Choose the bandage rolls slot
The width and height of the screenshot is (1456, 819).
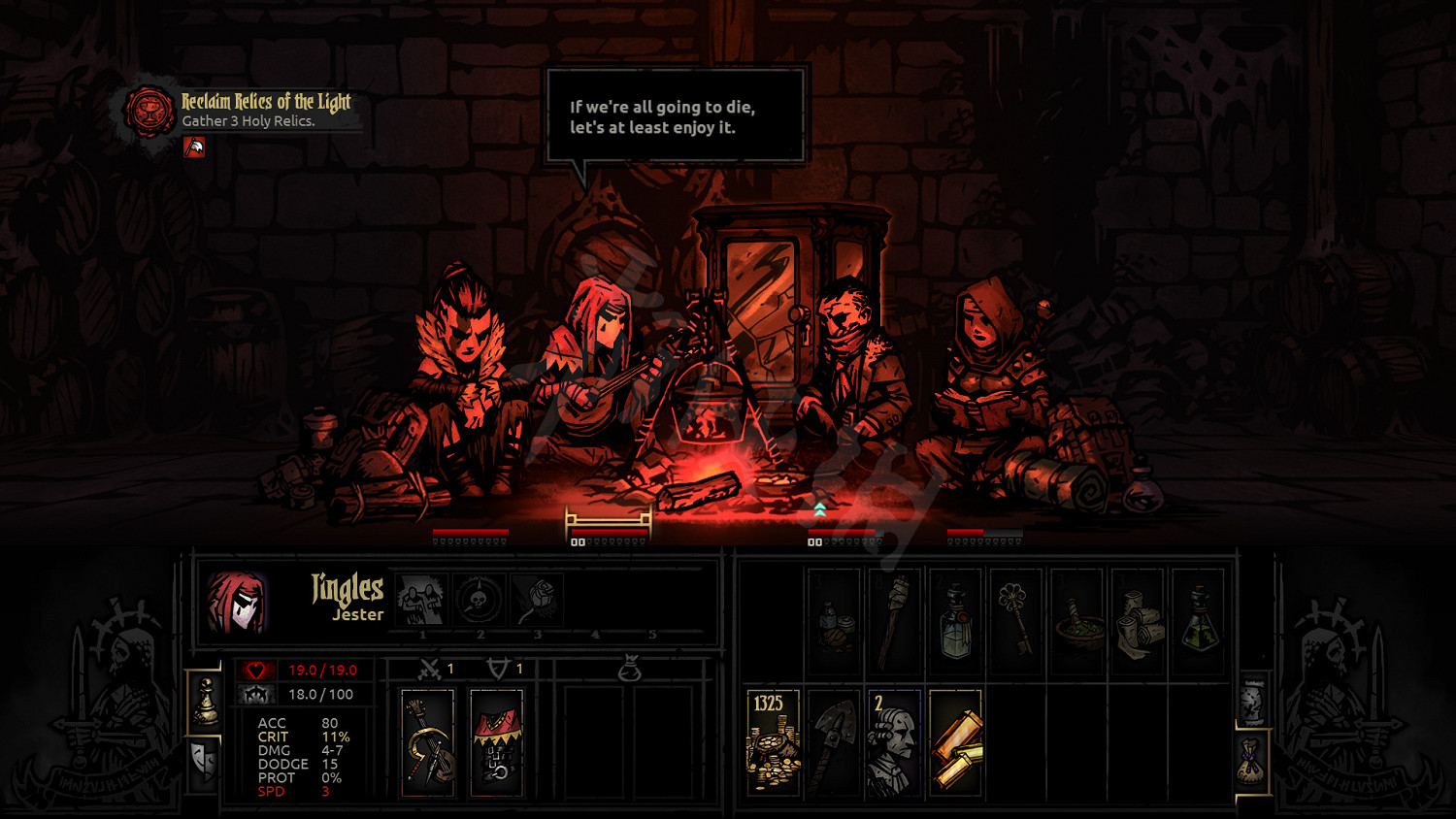[1138, 622]
